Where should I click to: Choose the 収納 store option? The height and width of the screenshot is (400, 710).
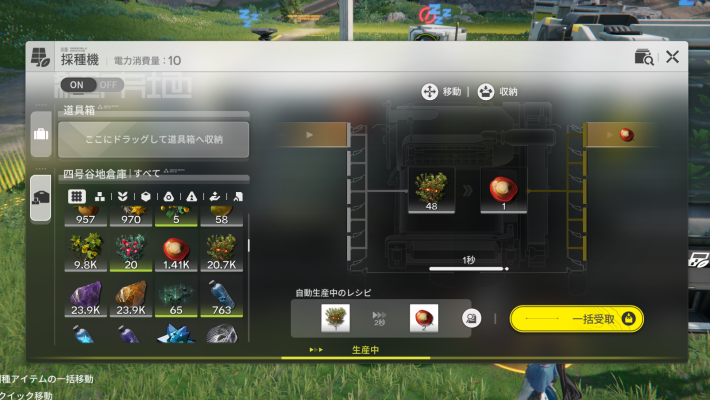(498, 91)
